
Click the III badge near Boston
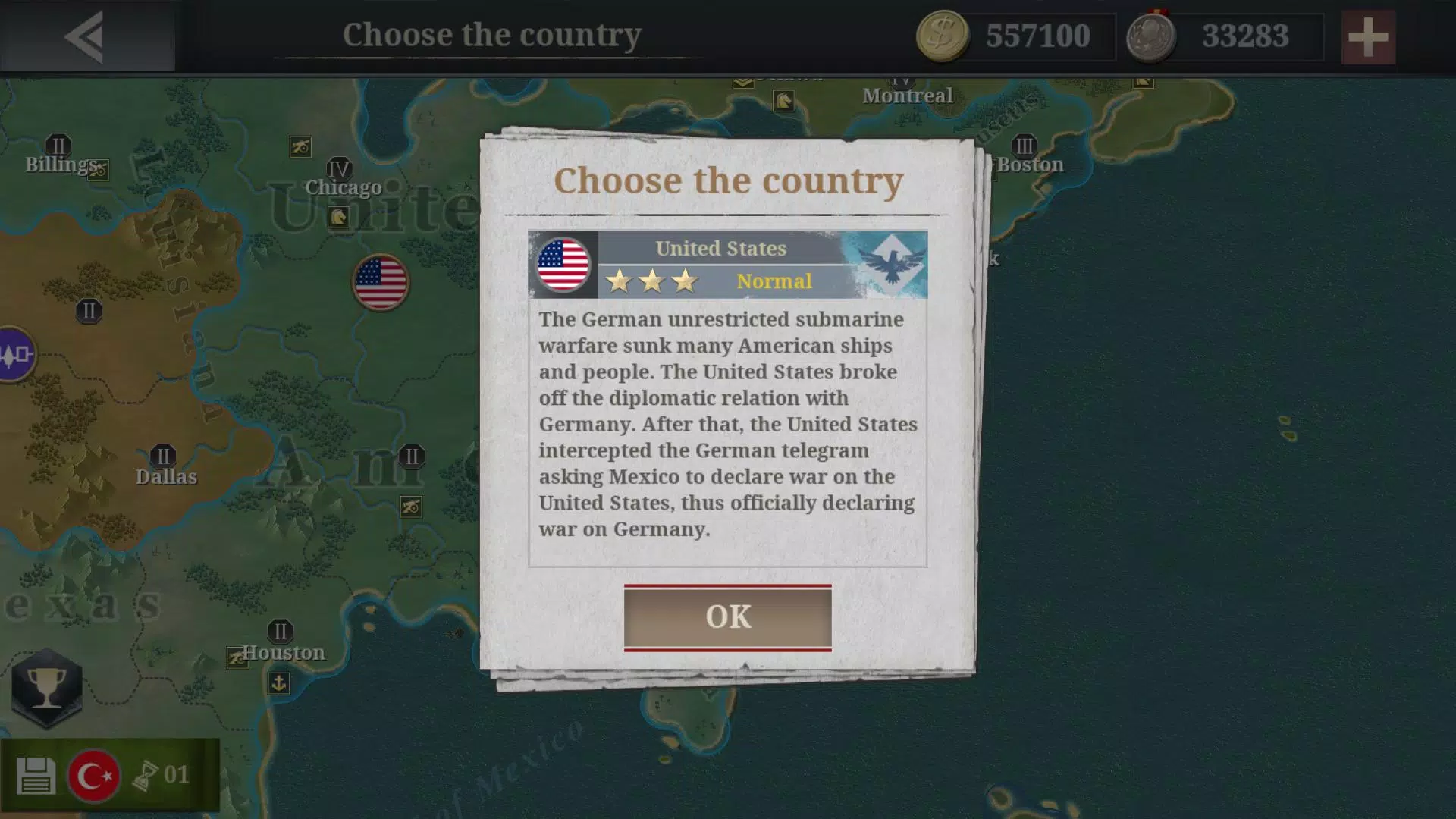pyautogui.click(x=1025, y=144)
